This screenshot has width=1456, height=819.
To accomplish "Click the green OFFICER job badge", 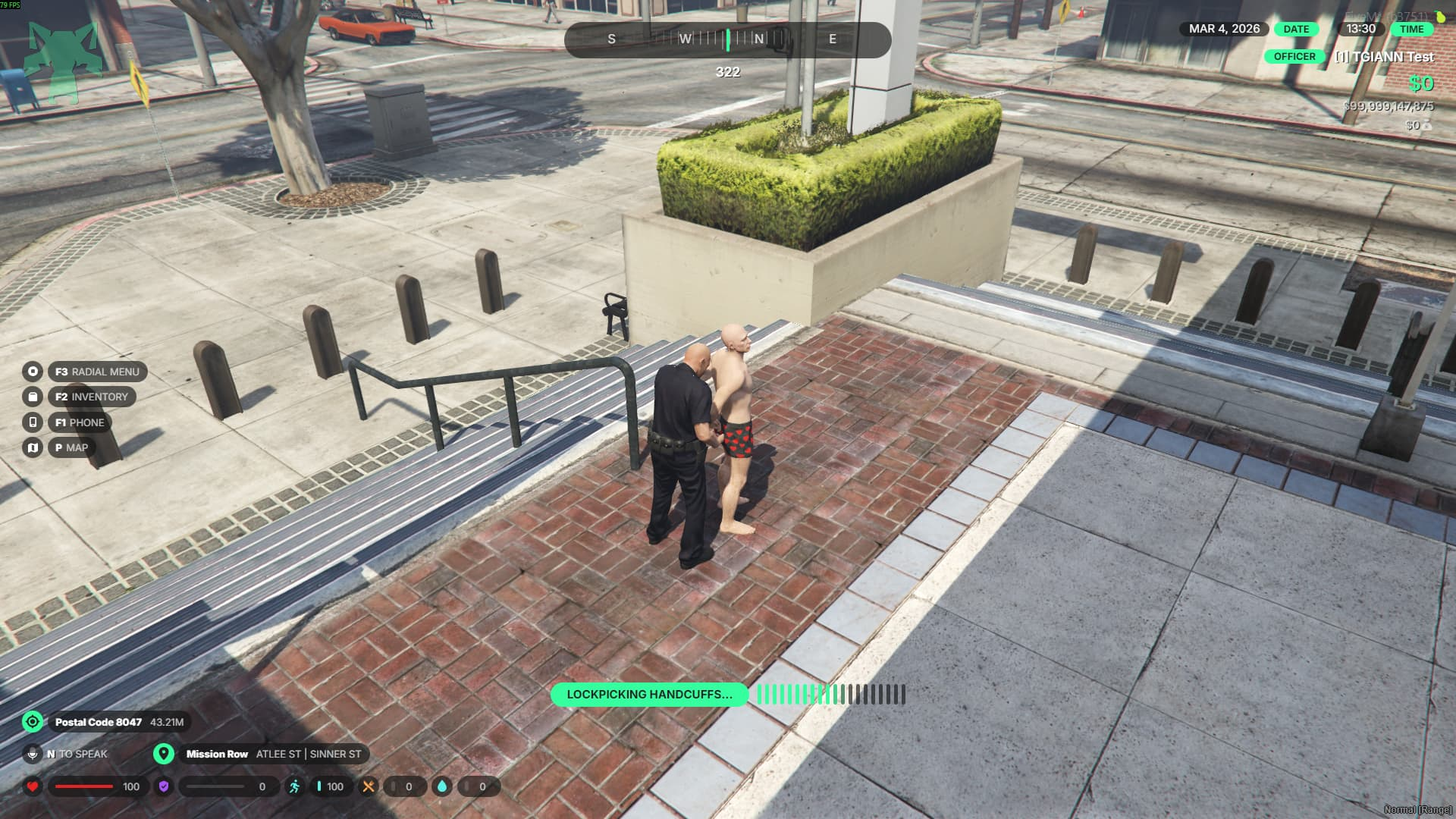I will 1294,57.
